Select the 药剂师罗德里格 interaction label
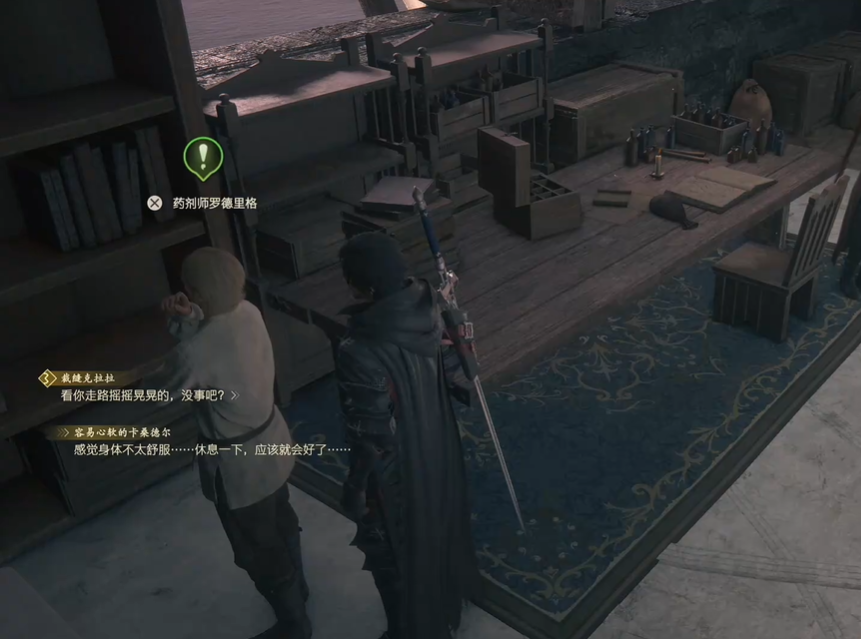 214,203
